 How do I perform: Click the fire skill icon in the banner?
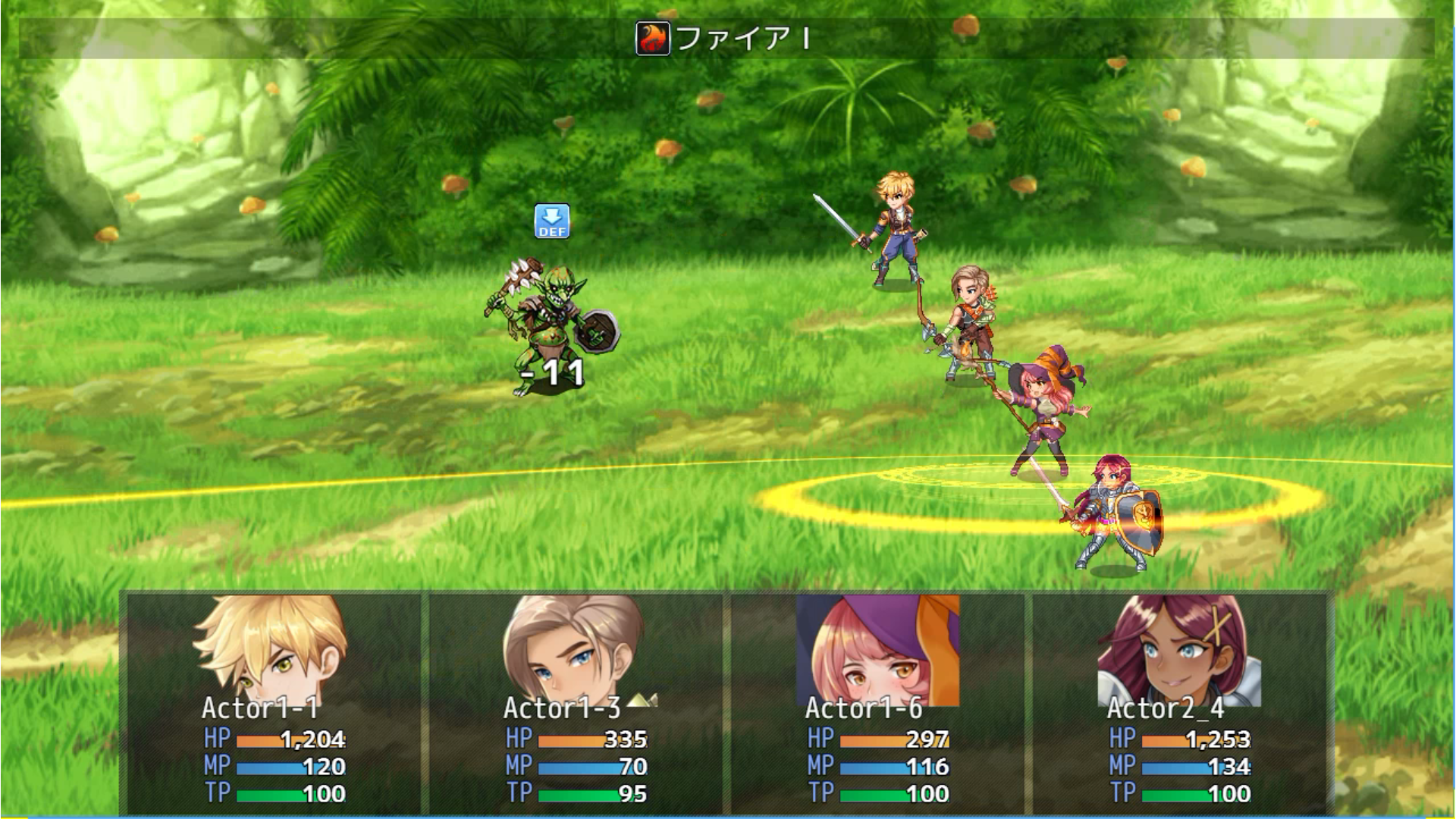point(652,39)
